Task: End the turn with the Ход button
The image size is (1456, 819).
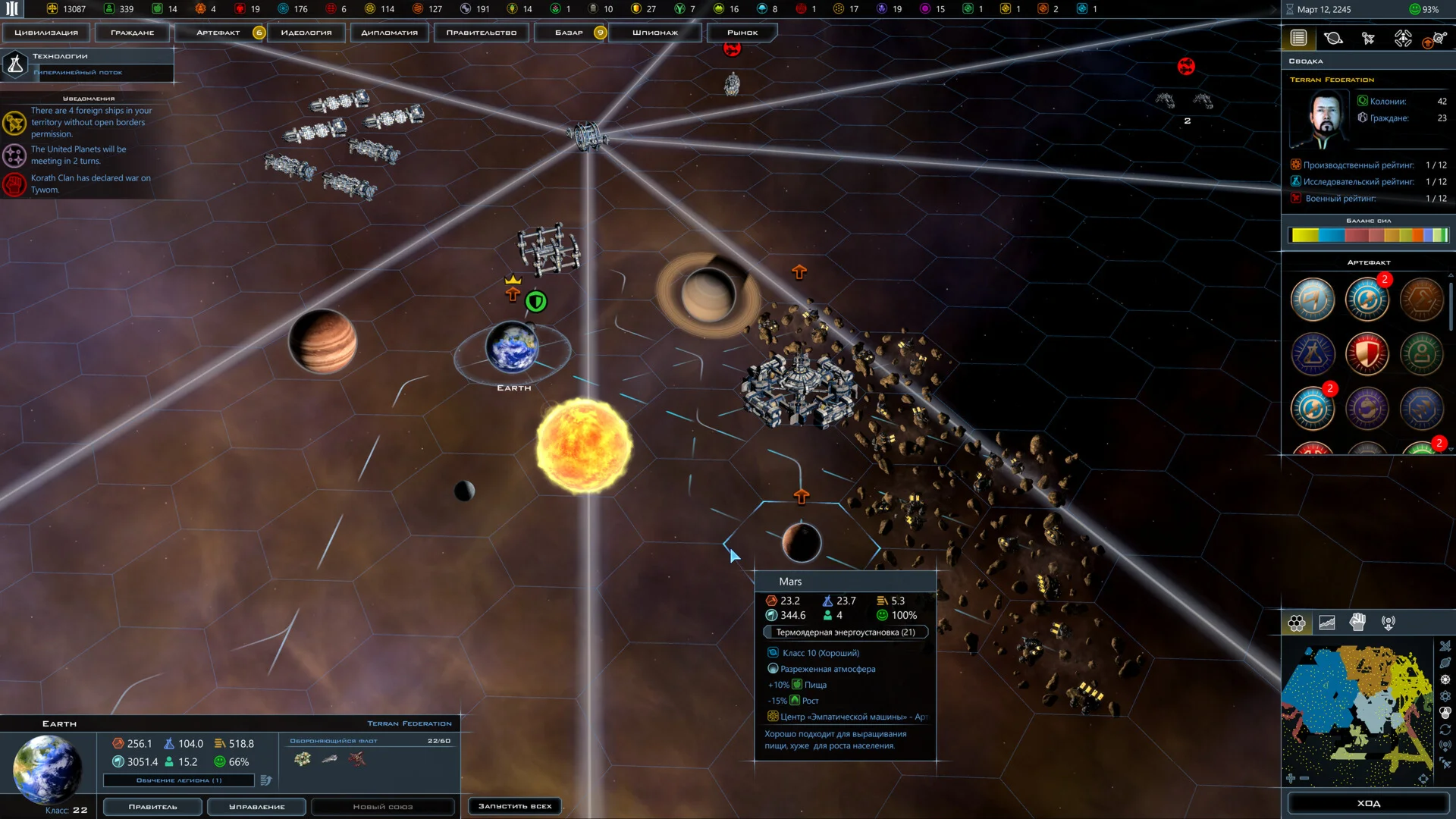Action: coord(1368,803)
